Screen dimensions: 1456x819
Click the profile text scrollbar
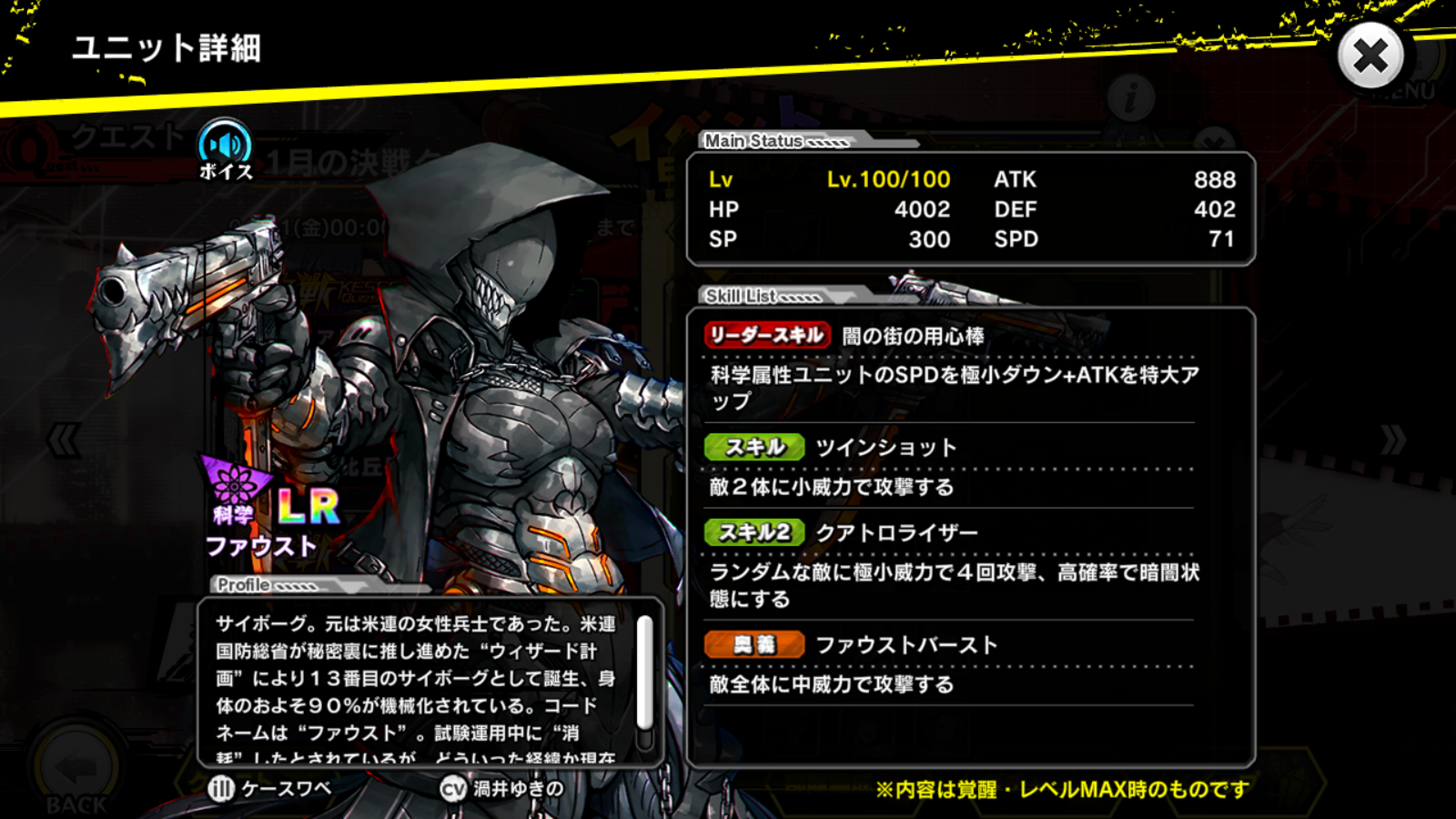click(644, 672)
